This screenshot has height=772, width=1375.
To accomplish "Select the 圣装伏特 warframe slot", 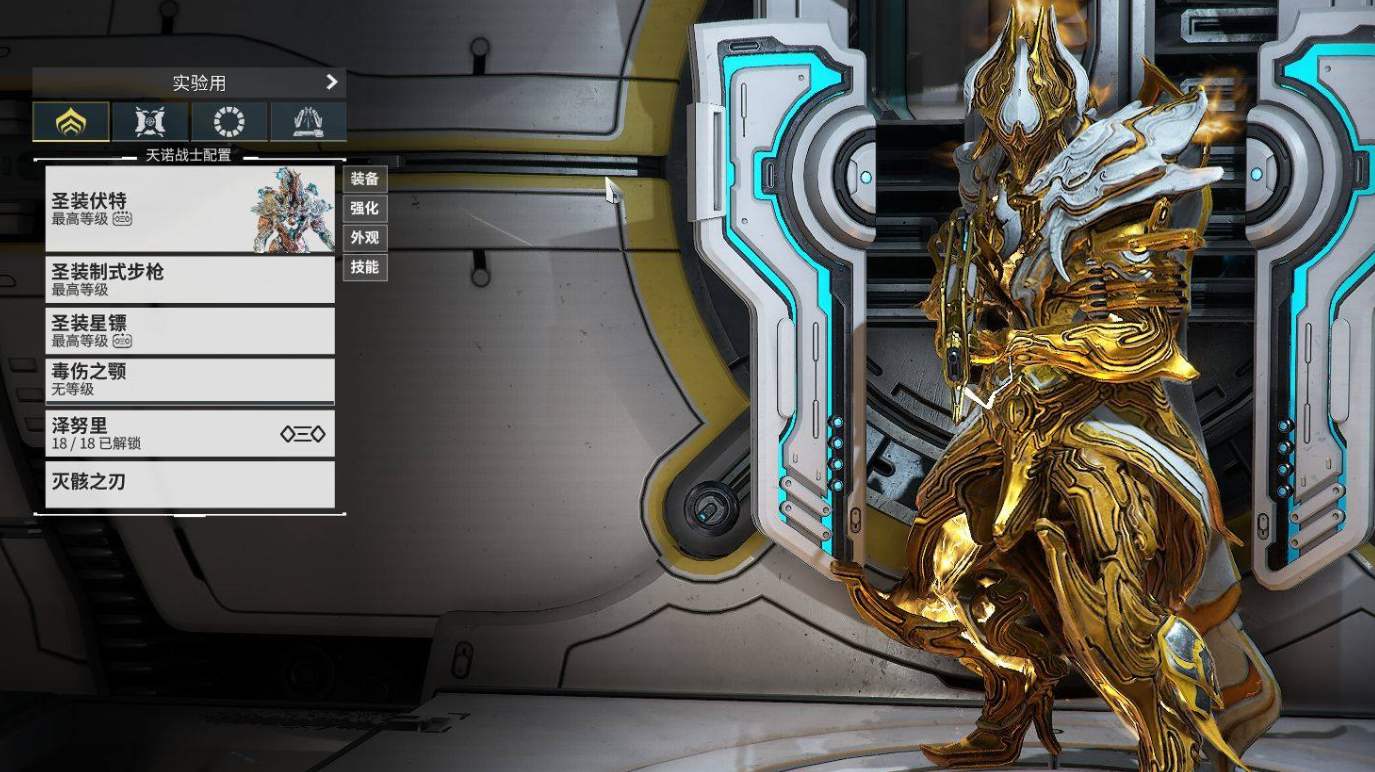I will [x=190, y=209].
